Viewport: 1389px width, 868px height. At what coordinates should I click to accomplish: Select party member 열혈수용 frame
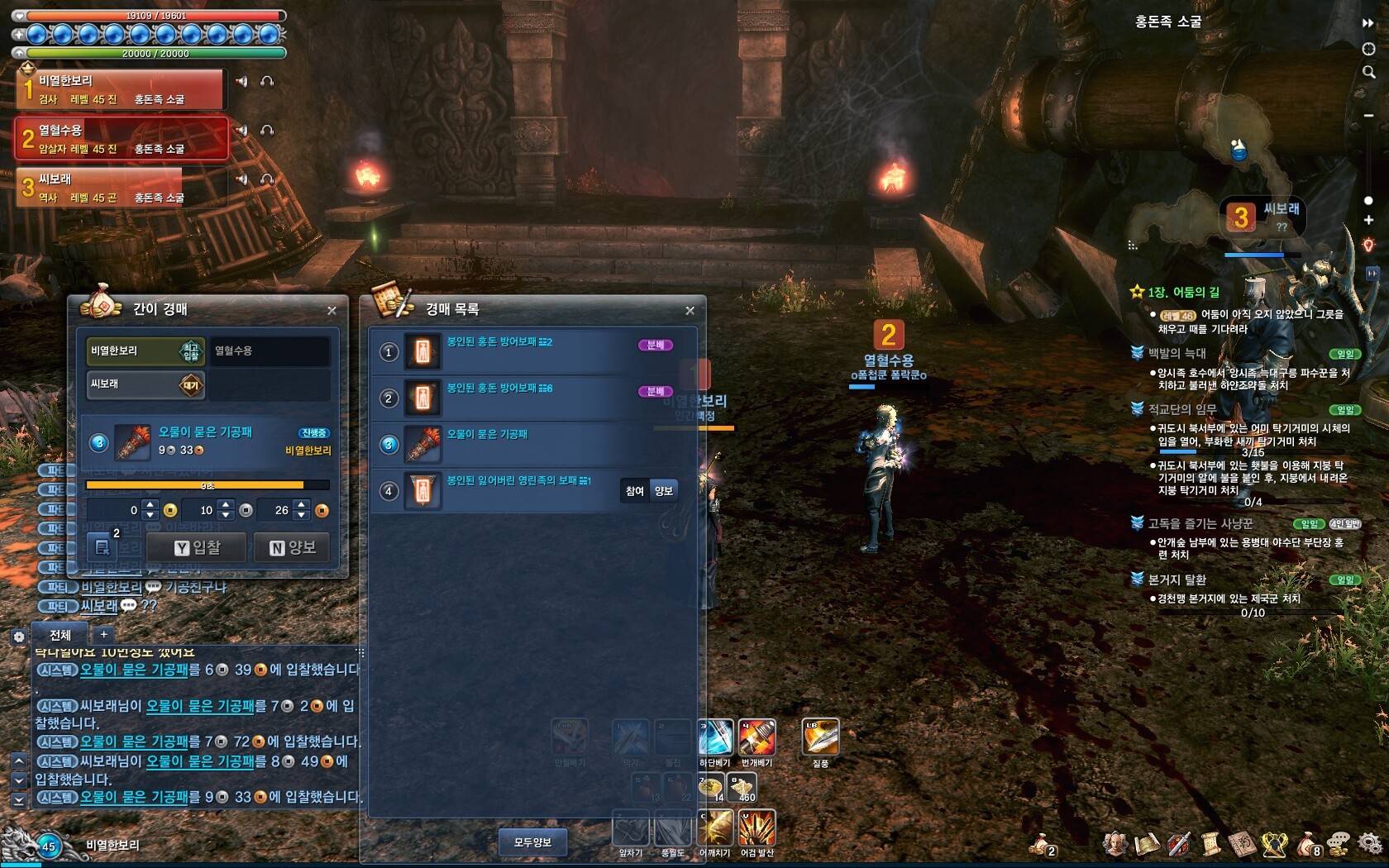[x=121, y=138]
